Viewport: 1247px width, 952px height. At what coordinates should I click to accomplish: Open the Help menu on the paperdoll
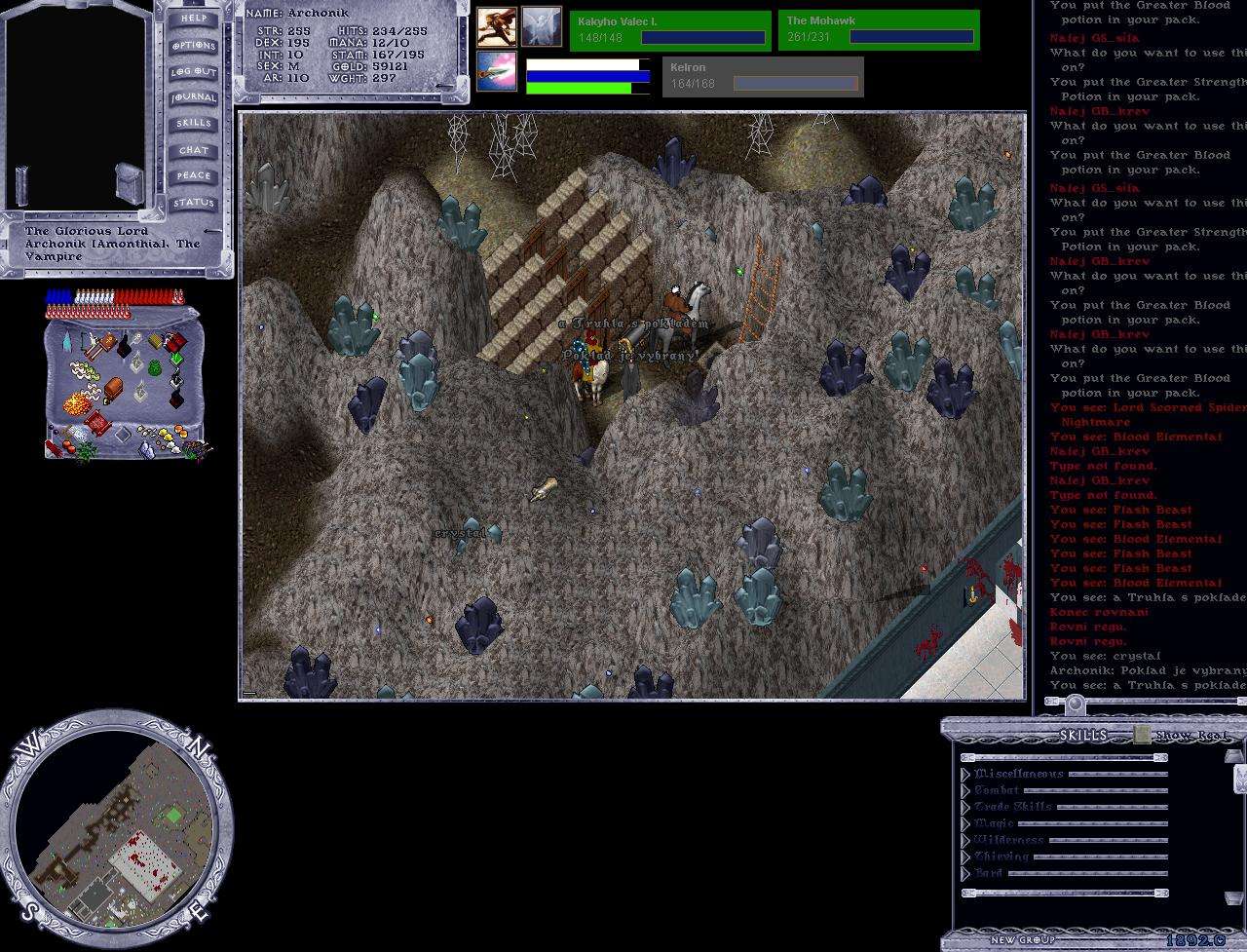pyautogui.click(x=193, y=19)
